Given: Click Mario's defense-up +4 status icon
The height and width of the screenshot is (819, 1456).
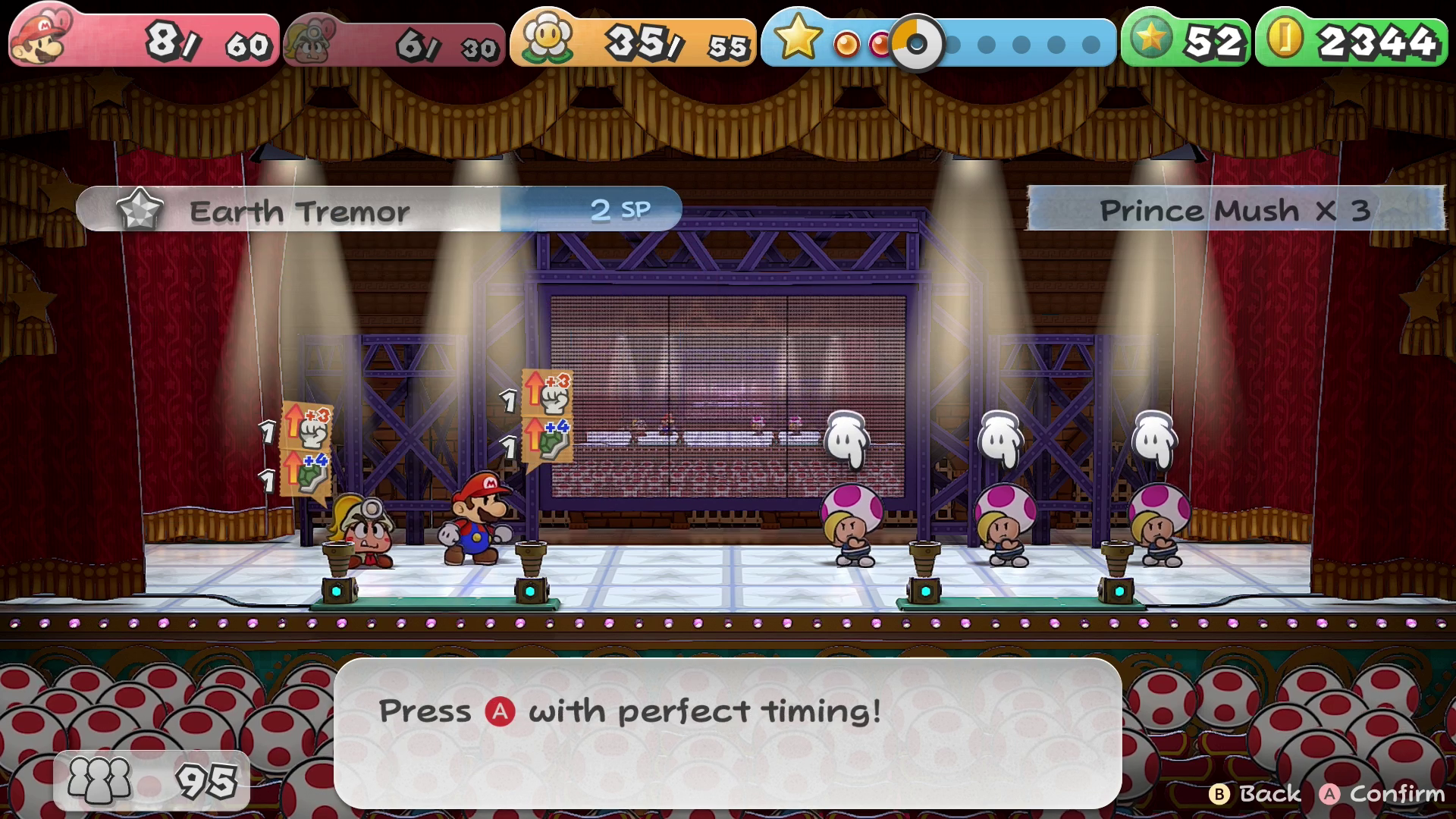Looking at the screenshot, I should point(546,439).
